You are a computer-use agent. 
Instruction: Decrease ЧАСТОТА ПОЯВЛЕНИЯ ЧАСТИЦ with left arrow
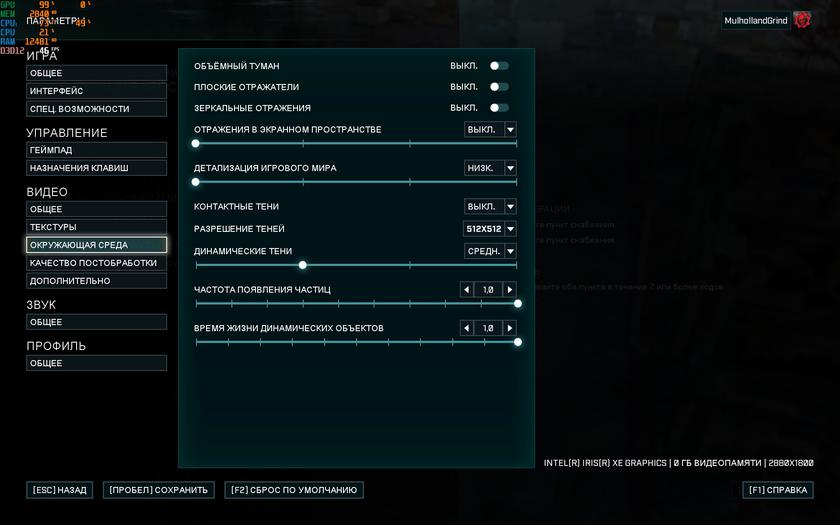[x=466, y=290]
